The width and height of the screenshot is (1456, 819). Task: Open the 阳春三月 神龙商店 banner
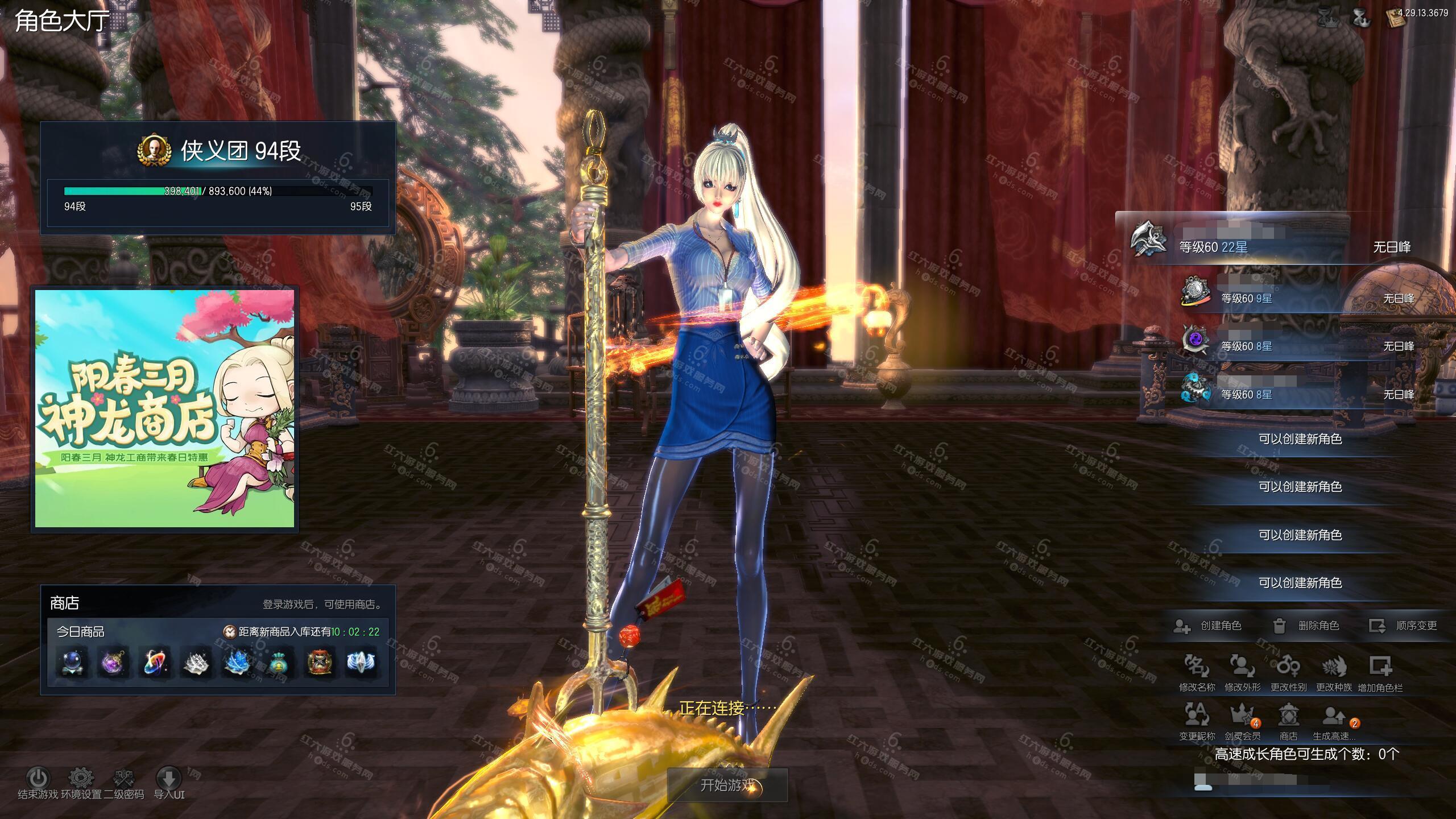click(x=165, y=408)
